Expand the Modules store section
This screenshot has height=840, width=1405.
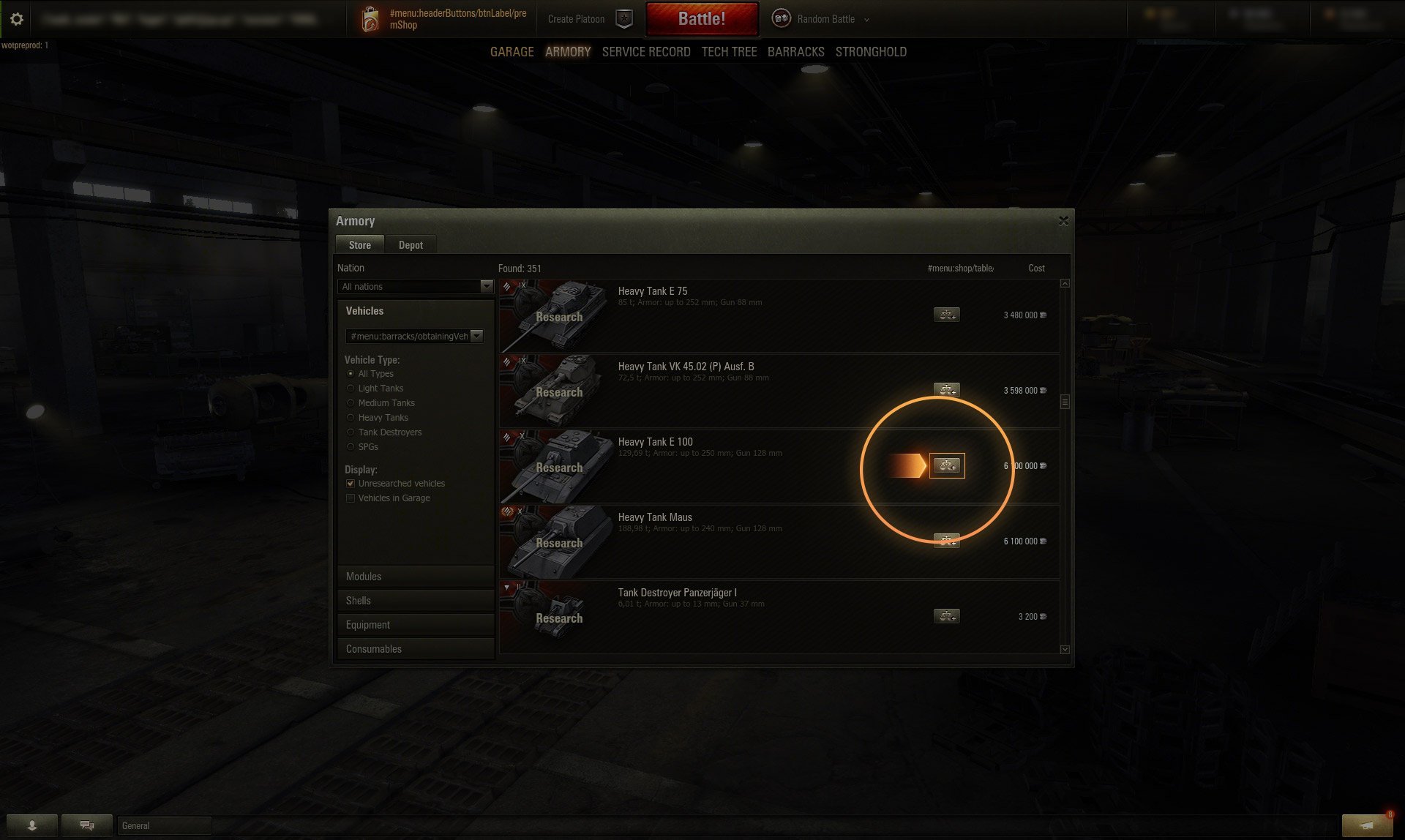pyautogui.click(x=415, y=577)
